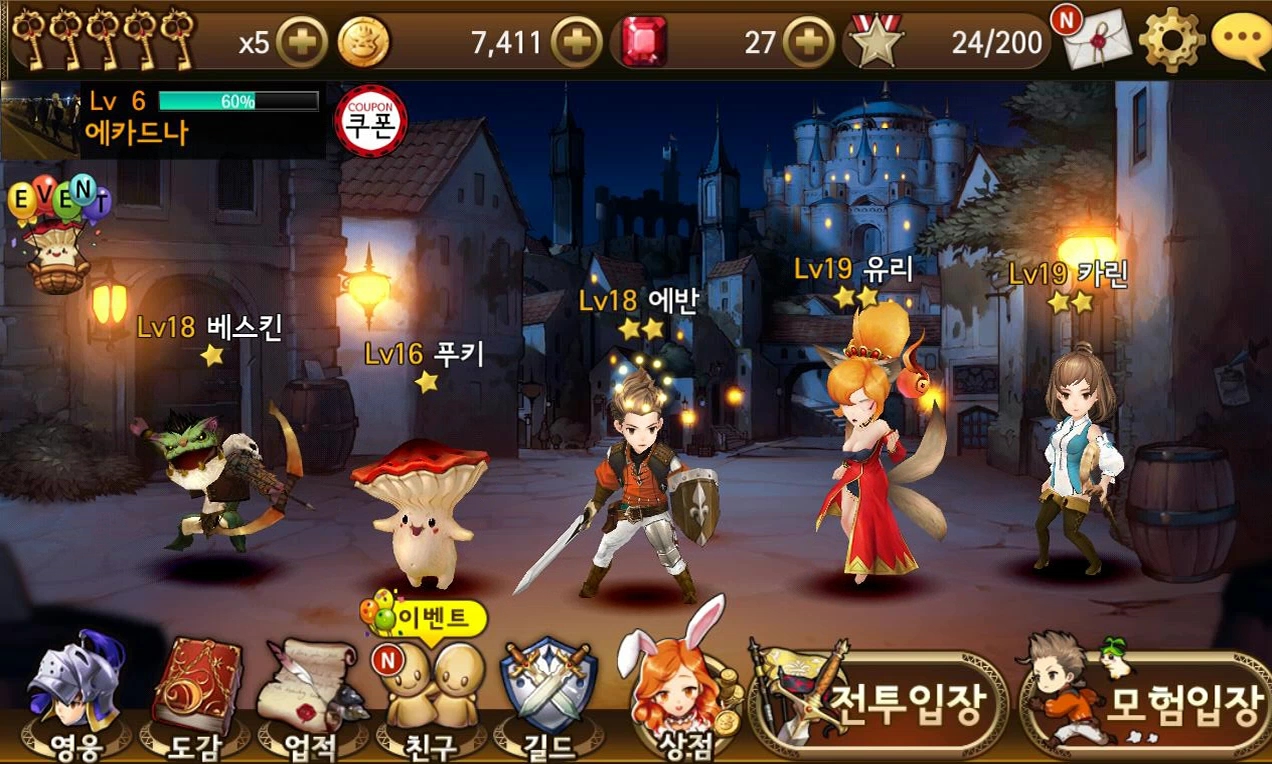Add more keys with plus button

pyautogui.click(x=300, y=43)
